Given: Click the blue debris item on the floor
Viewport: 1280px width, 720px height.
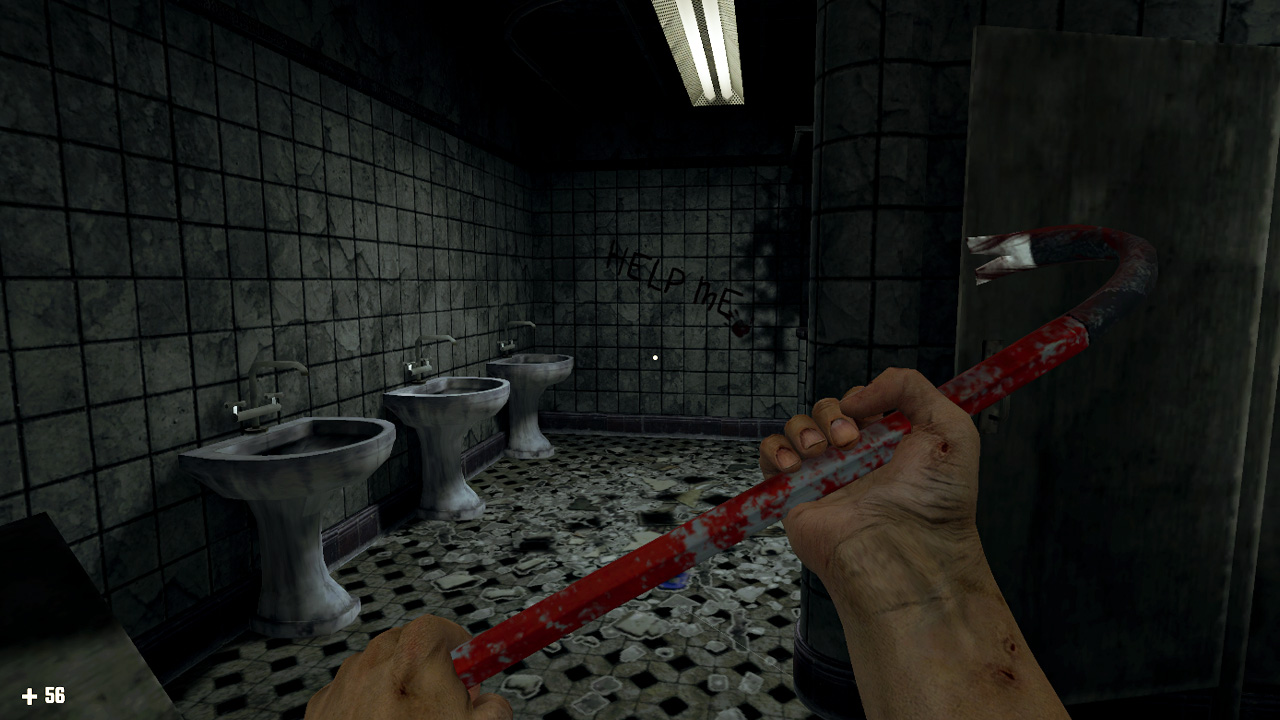Looking at the screenshot, I should 671,582.
